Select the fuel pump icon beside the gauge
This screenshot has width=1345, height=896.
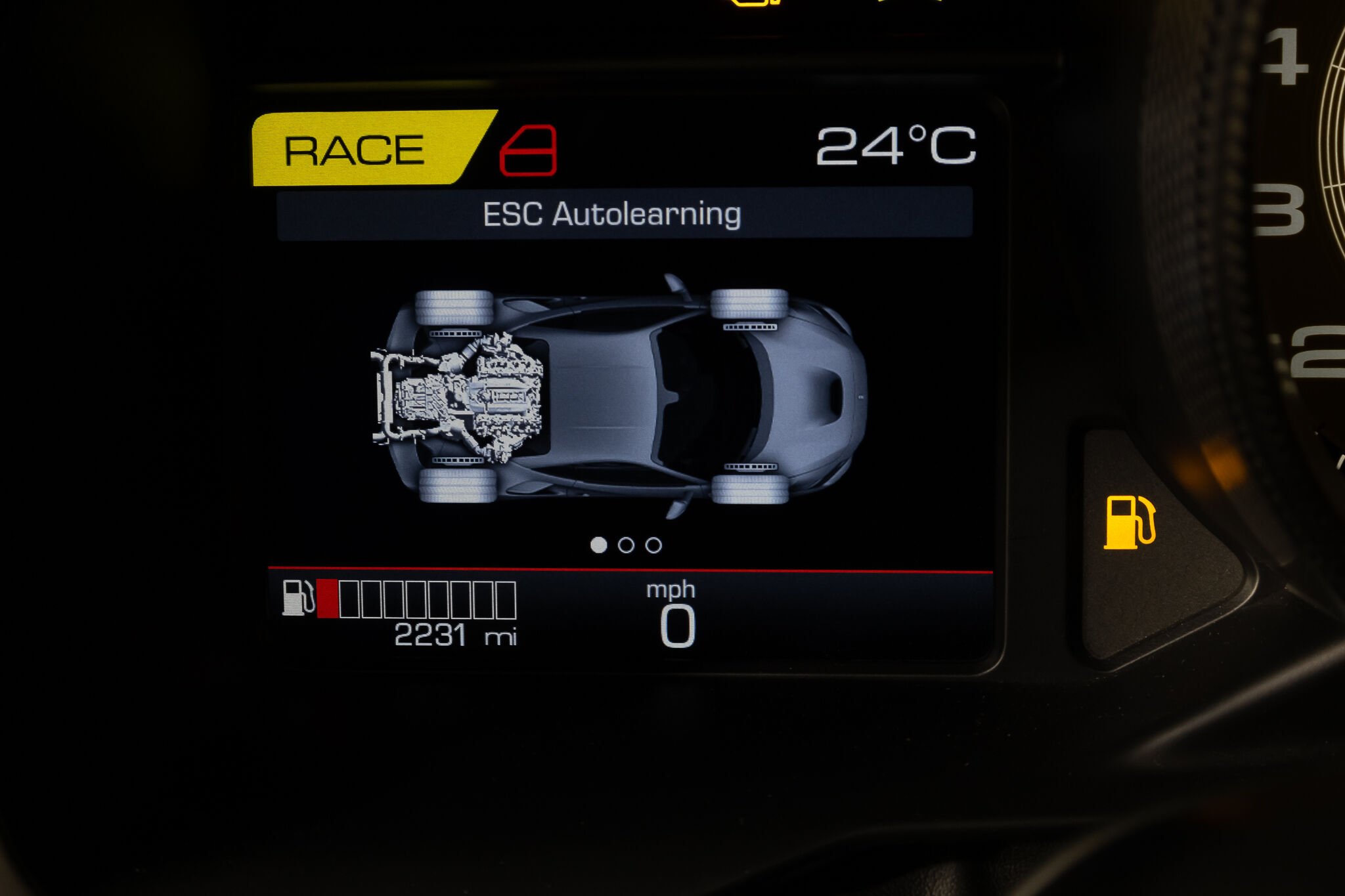(x=298, y=597)
